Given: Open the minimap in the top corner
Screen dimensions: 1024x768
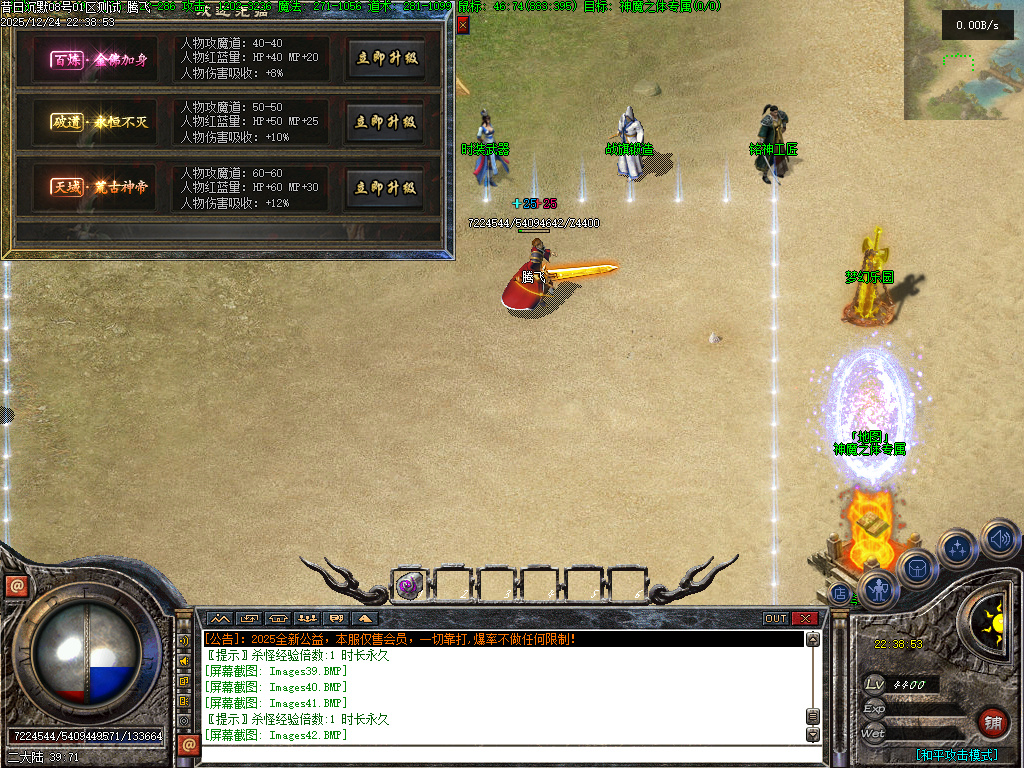Looking at the screenshot, I should click(963, 60).
